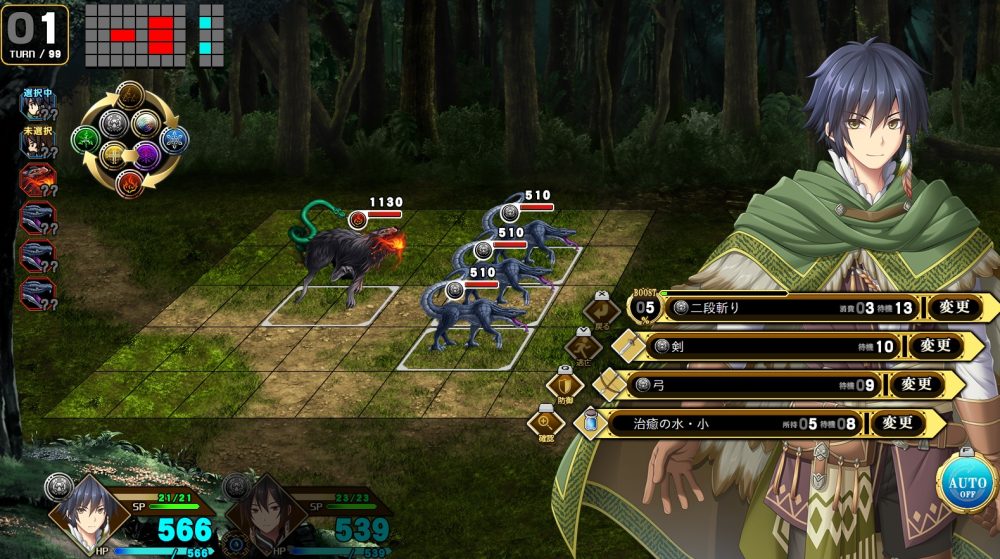Click 変更 button on the 弓 row
Viewport: 1000px width, 559px height.
coord(916,384)
